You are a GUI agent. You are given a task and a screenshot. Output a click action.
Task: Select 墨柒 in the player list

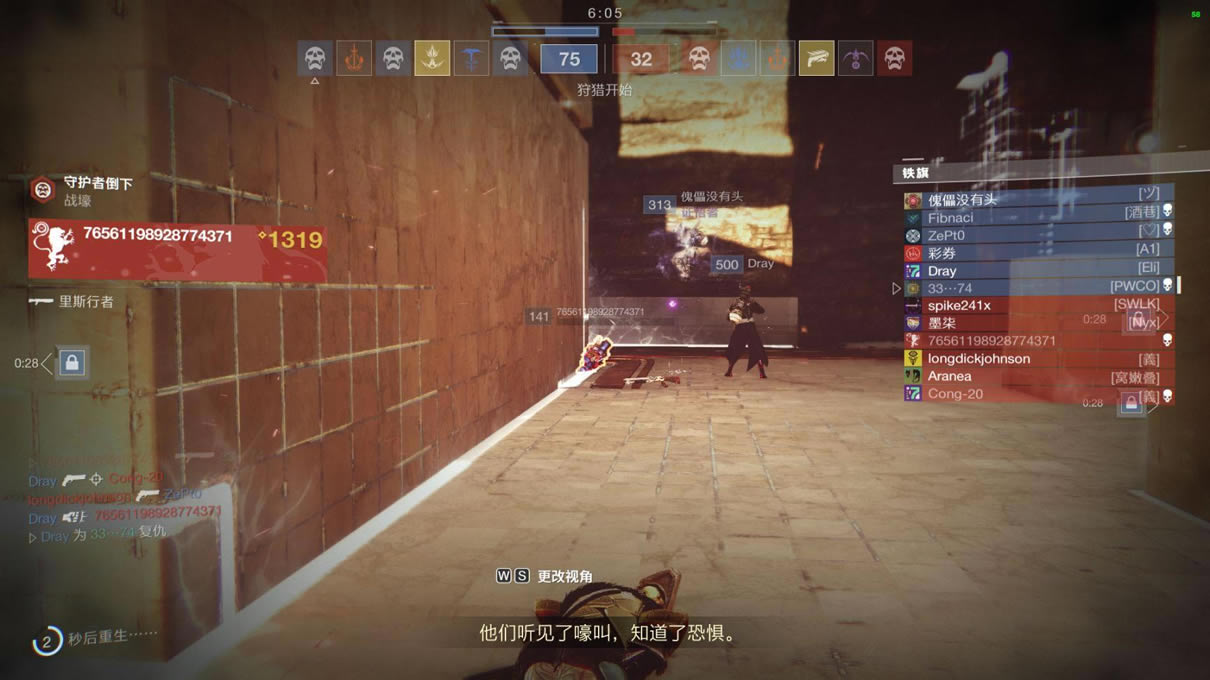tap(1037, 323)
